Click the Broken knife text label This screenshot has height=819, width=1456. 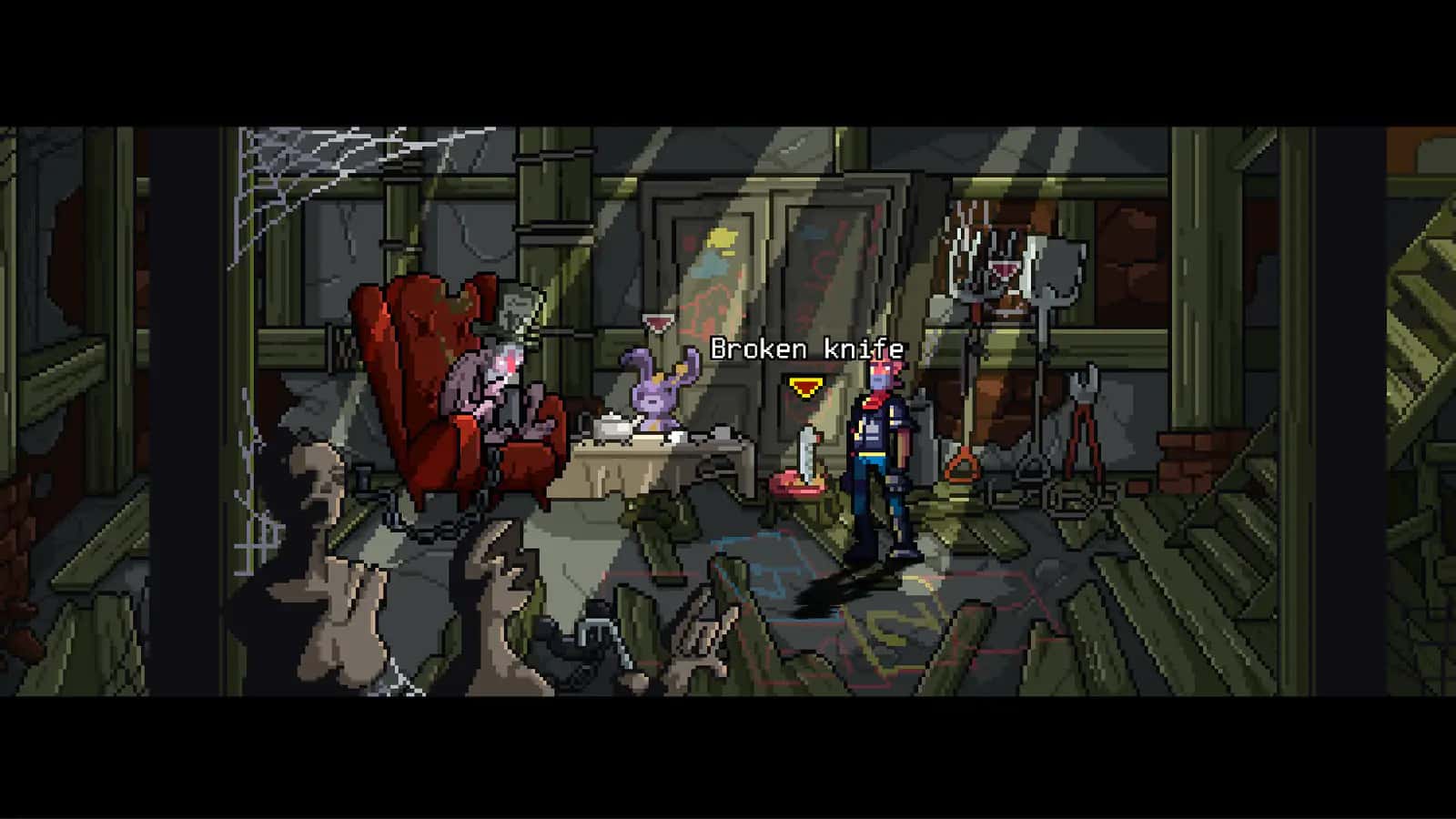pos(808,347)
